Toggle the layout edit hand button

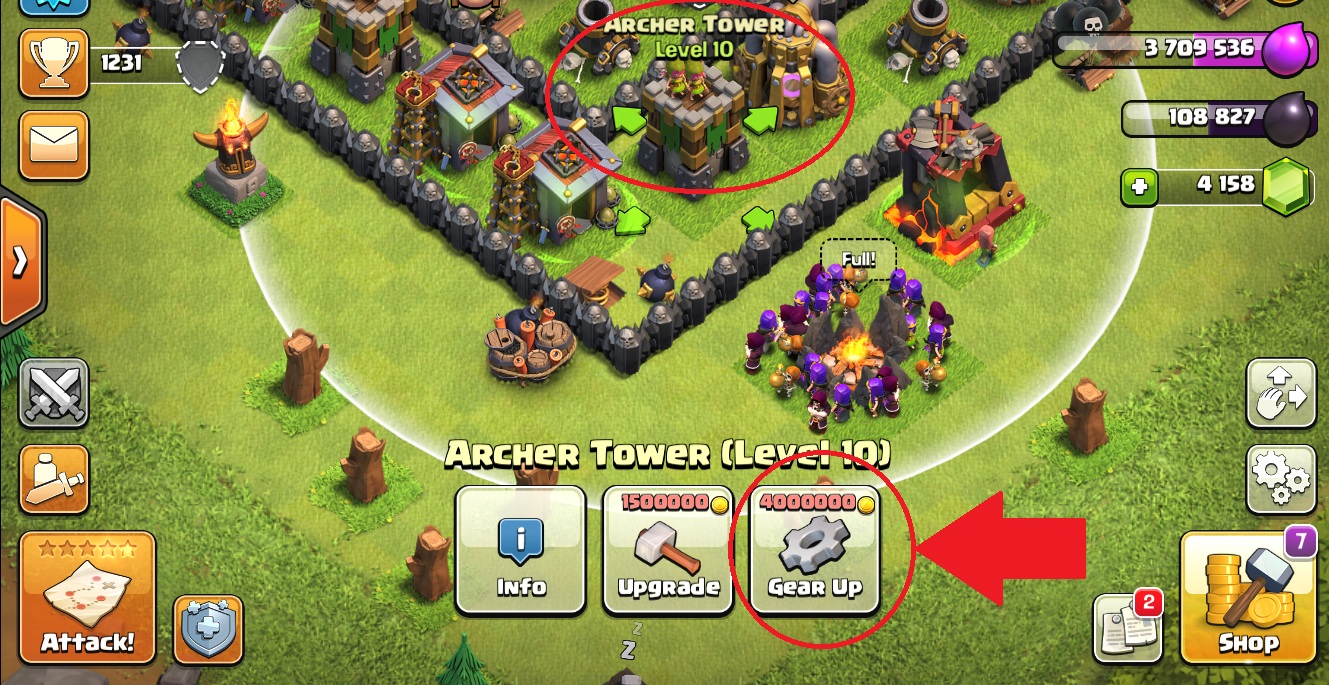coord(1279,395)
